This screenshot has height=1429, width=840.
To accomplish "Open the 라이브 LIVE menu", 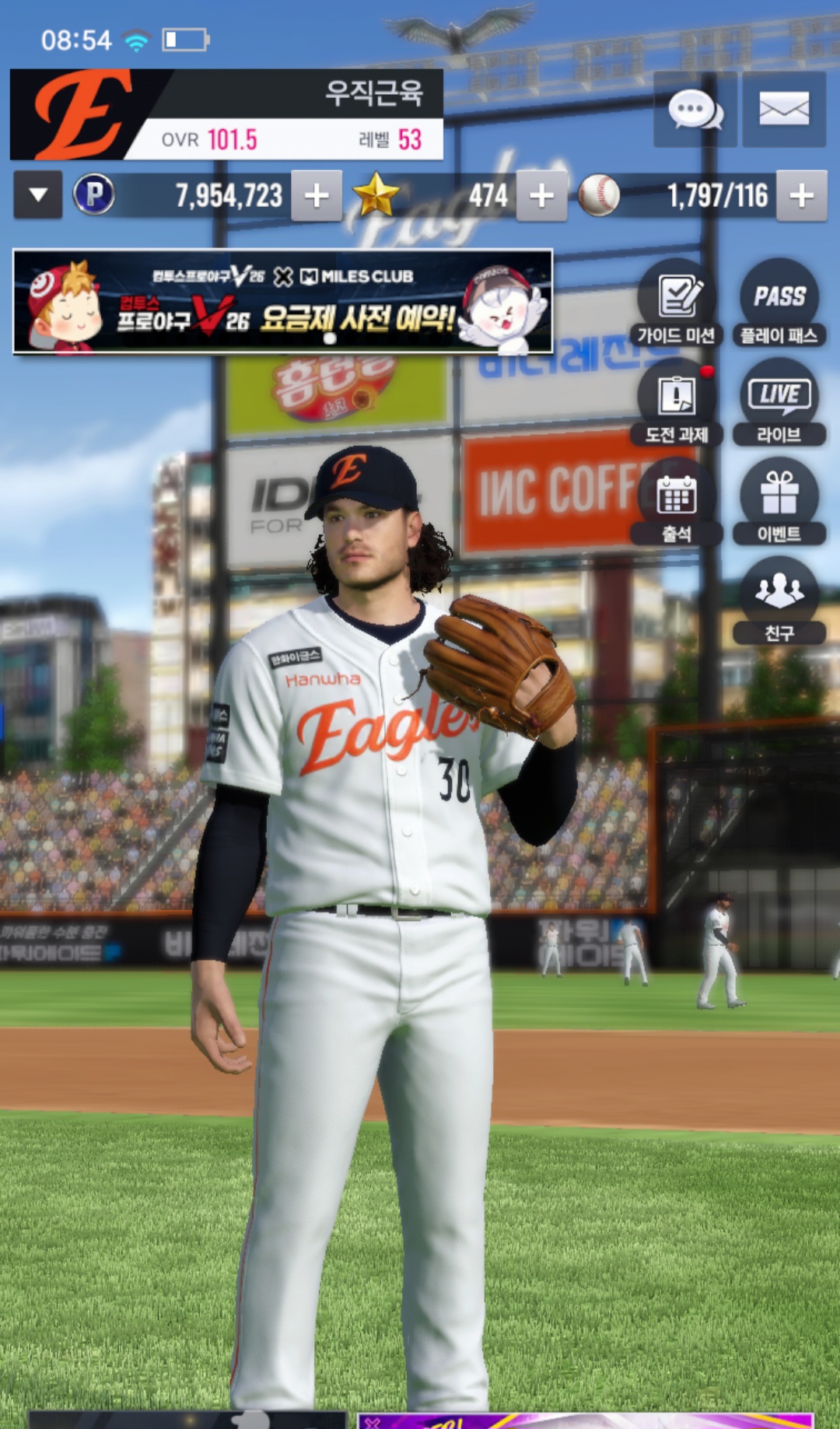I will (x=779, y=404).
